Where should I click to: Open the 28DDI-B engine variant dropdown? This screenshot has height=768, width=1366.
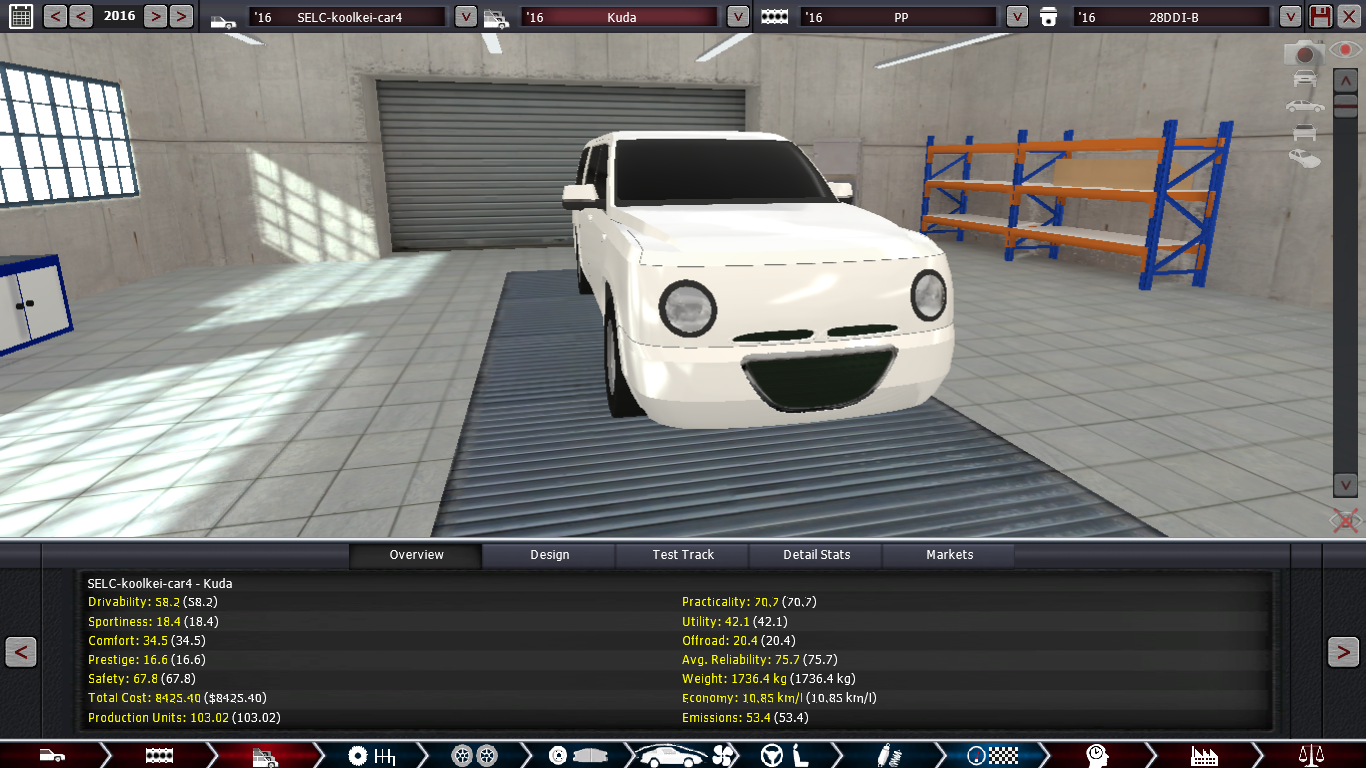coord(1290,17)
